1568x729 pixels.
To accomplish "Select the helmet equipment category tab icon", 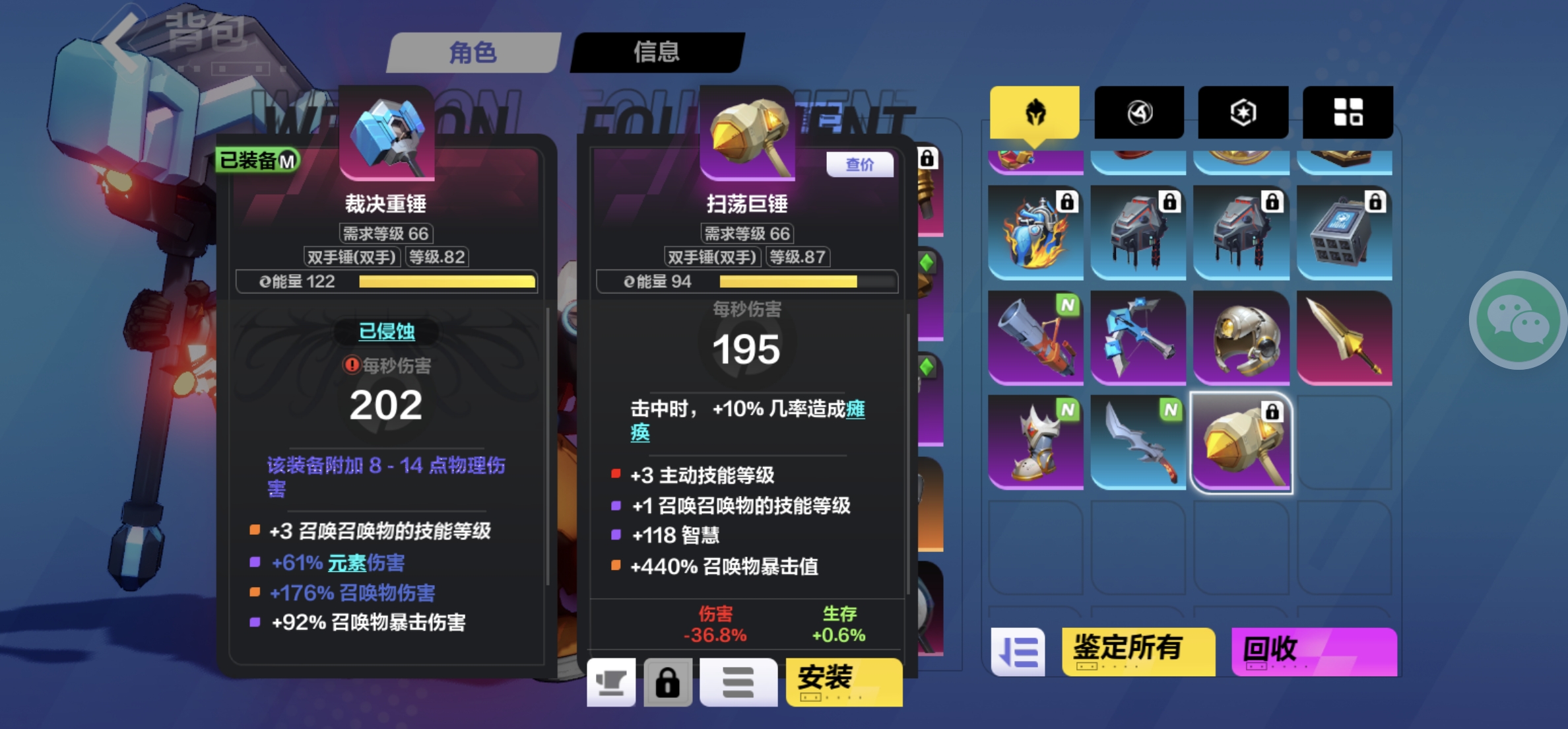I will [1036, 112].
